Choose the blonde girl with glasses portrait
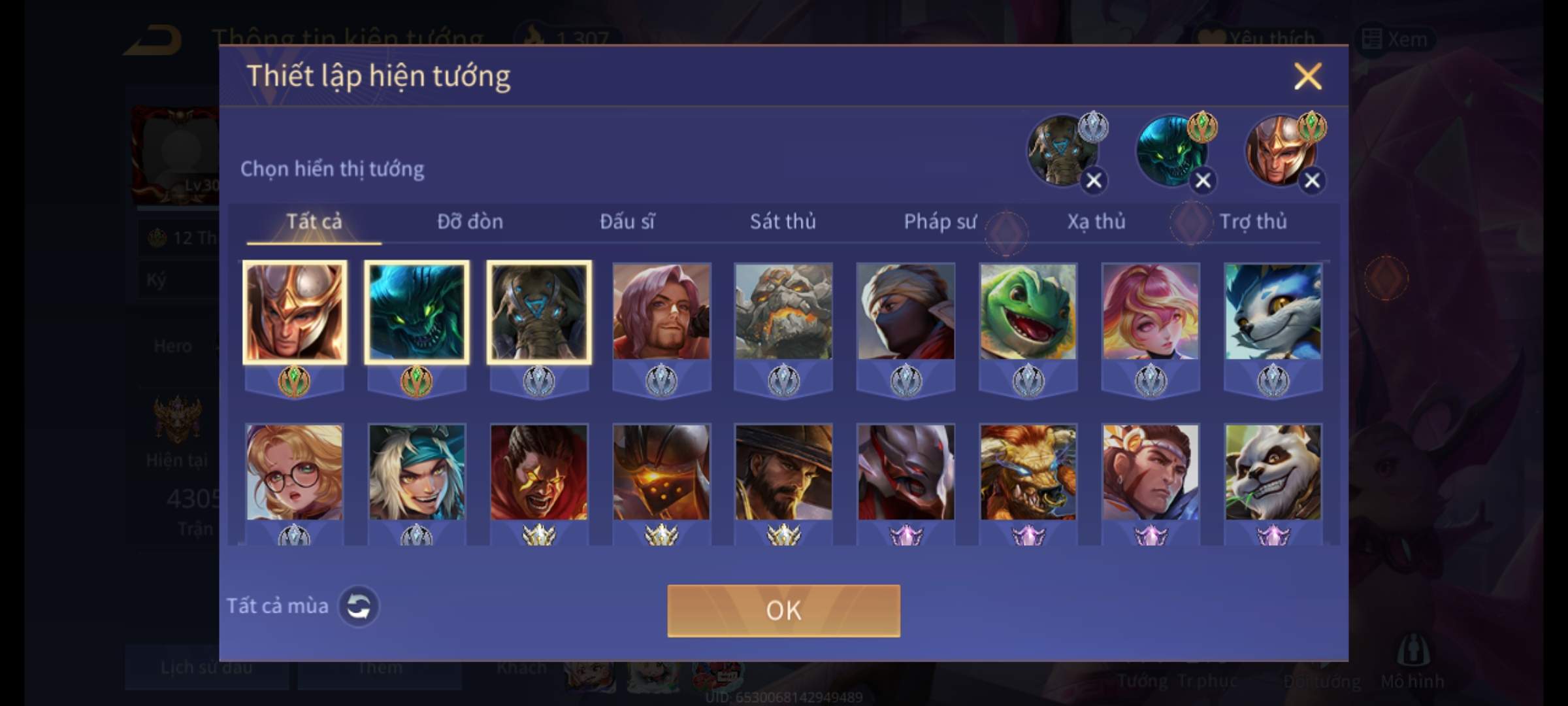 tap(294, 473)
